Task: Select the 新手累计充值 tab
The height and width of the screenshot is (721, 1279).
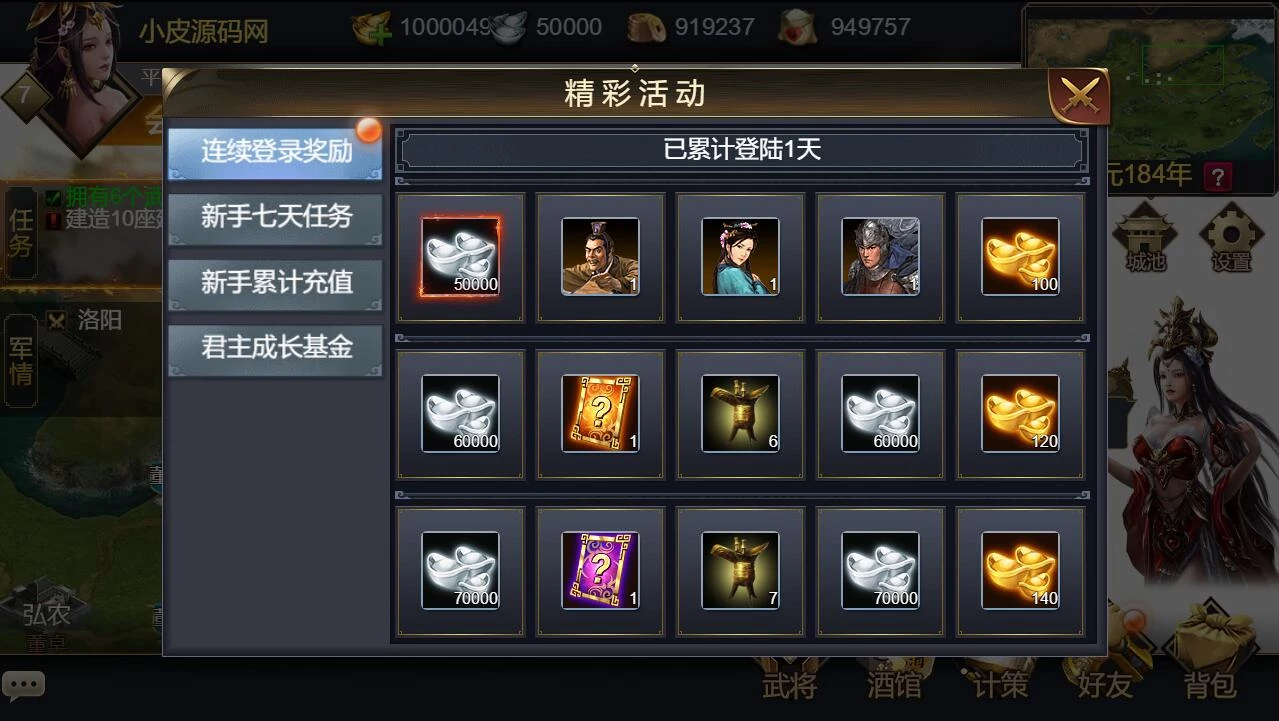Action: point(275,283)
